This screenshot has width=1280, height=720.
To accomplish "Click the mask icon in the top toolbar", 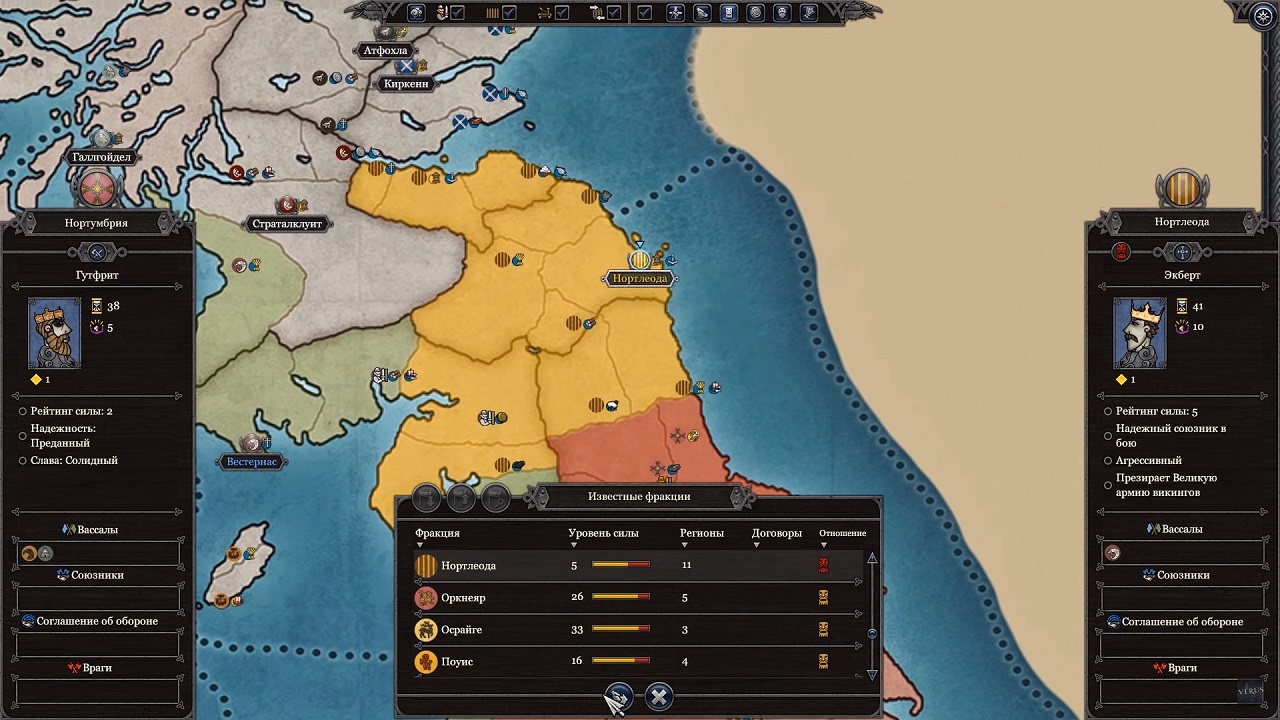I will tap(781, 13).
